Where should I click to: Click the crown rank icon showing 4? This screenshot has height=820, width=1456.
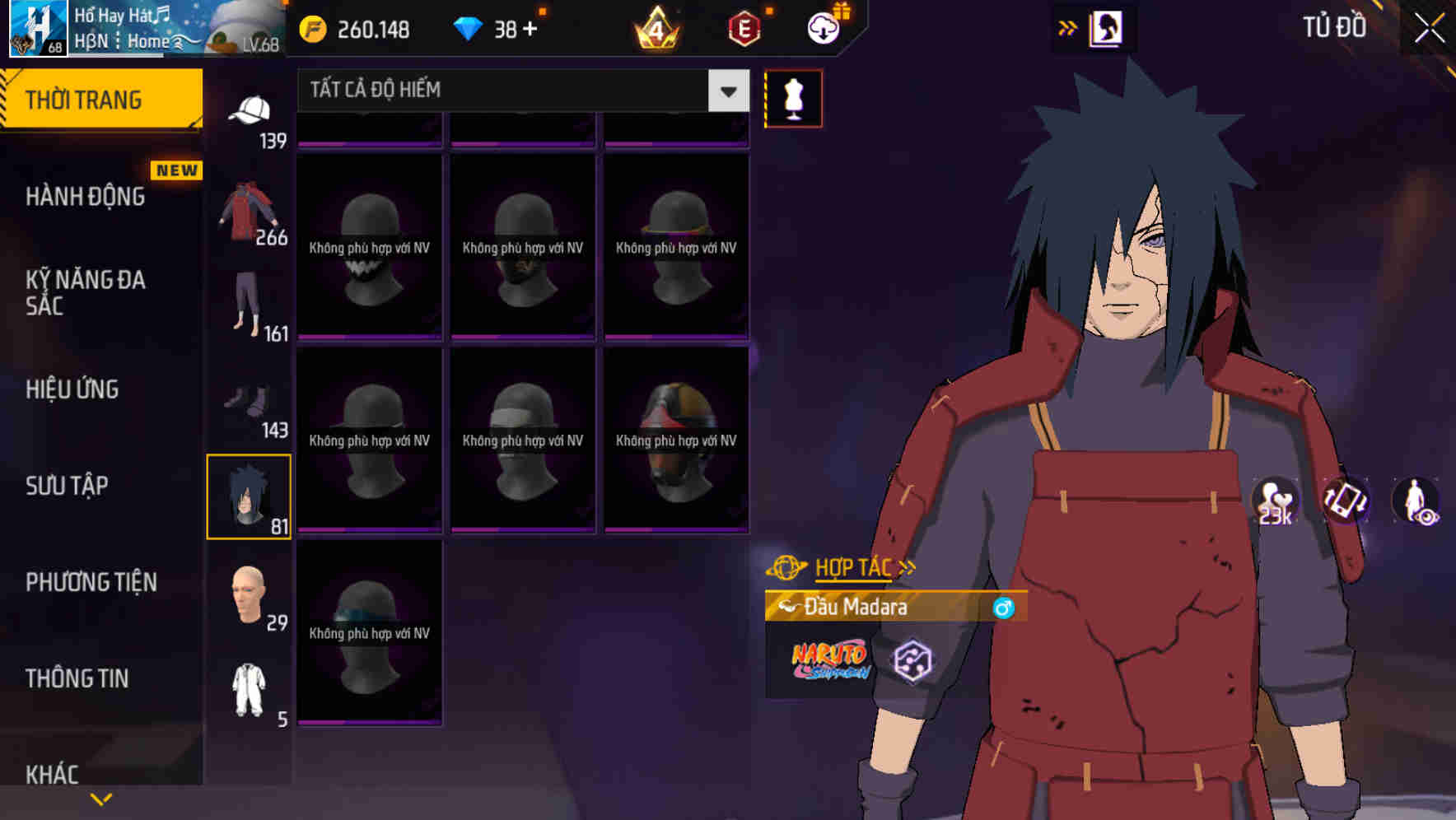655,28
